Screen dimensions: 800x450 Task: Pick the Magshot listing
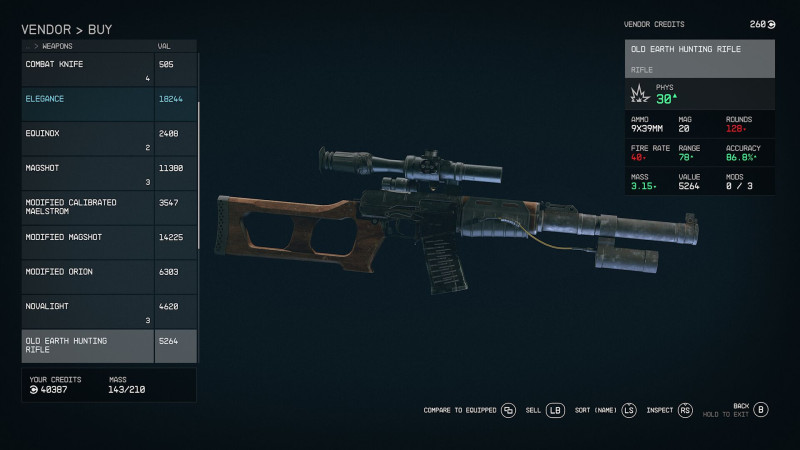point(108,173)
